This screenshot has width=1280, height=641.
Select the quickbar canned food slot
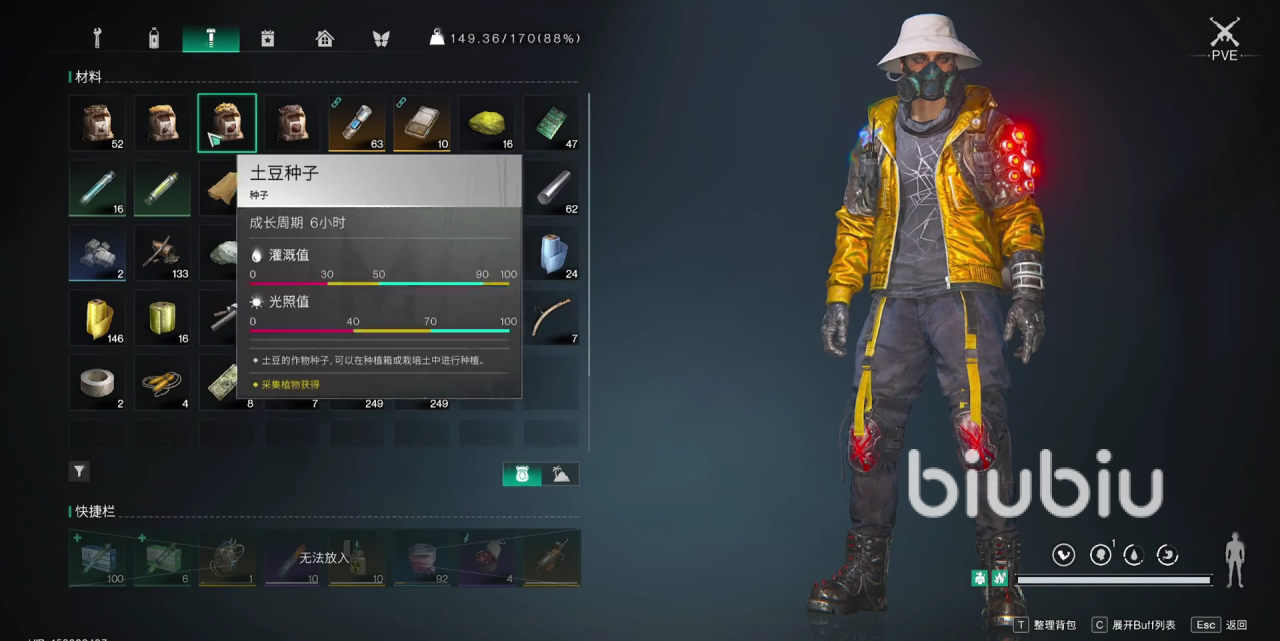click(421, 558)
